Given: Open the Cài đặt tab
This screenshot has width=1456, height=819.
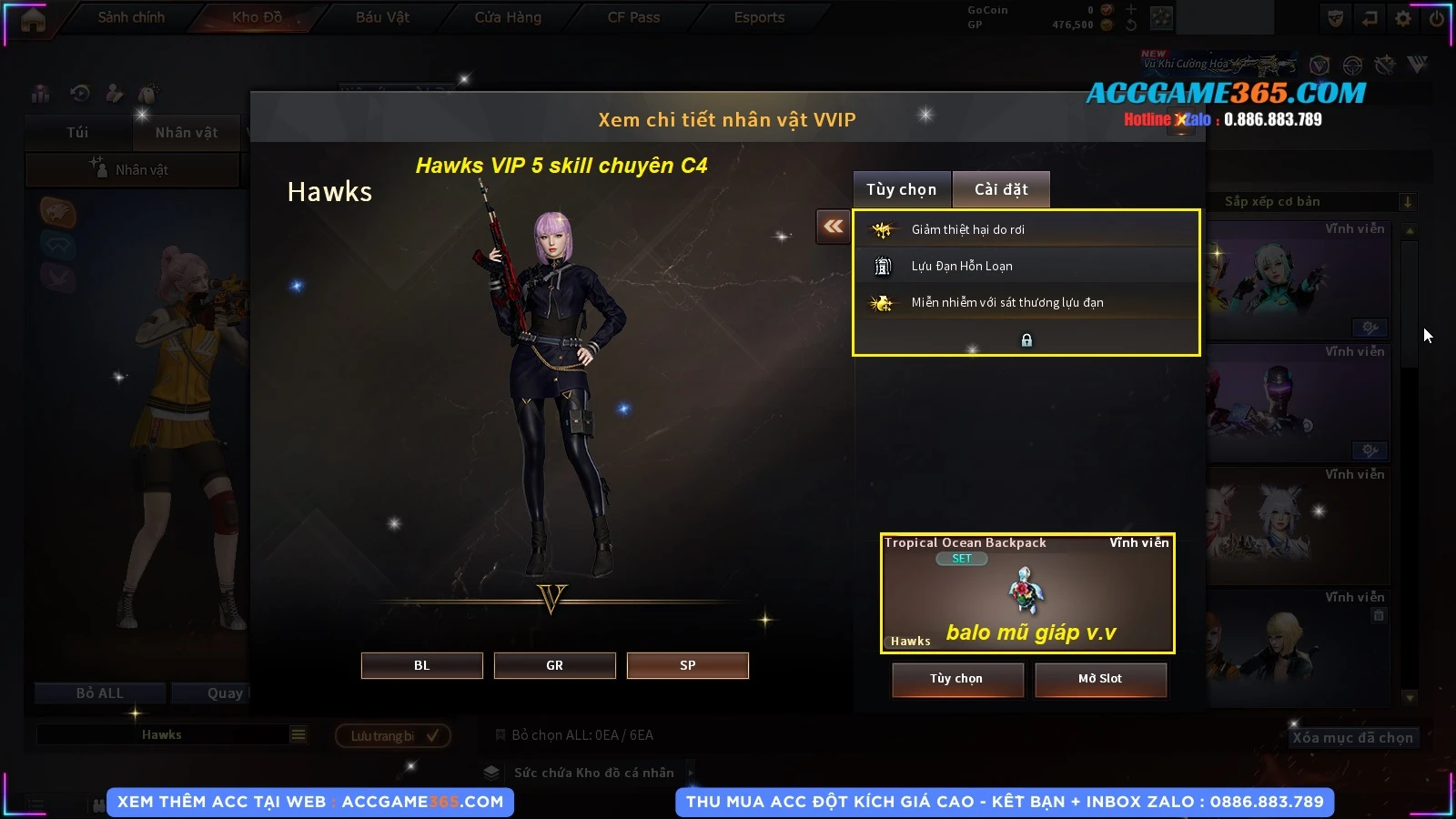Looking at the screenshot, I should [x=1001, y=189].
